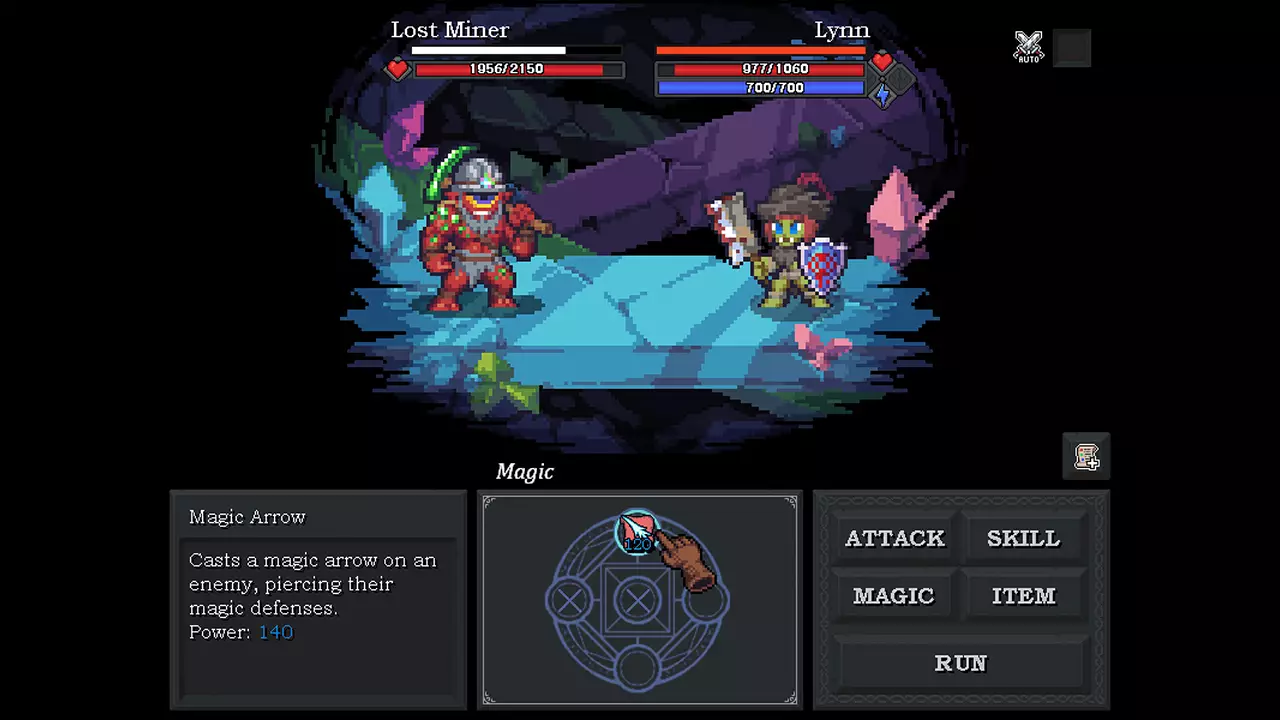Click RUN to flee battle
The width and height of the screenshot is (1280, 720).
tap(960, 663)
